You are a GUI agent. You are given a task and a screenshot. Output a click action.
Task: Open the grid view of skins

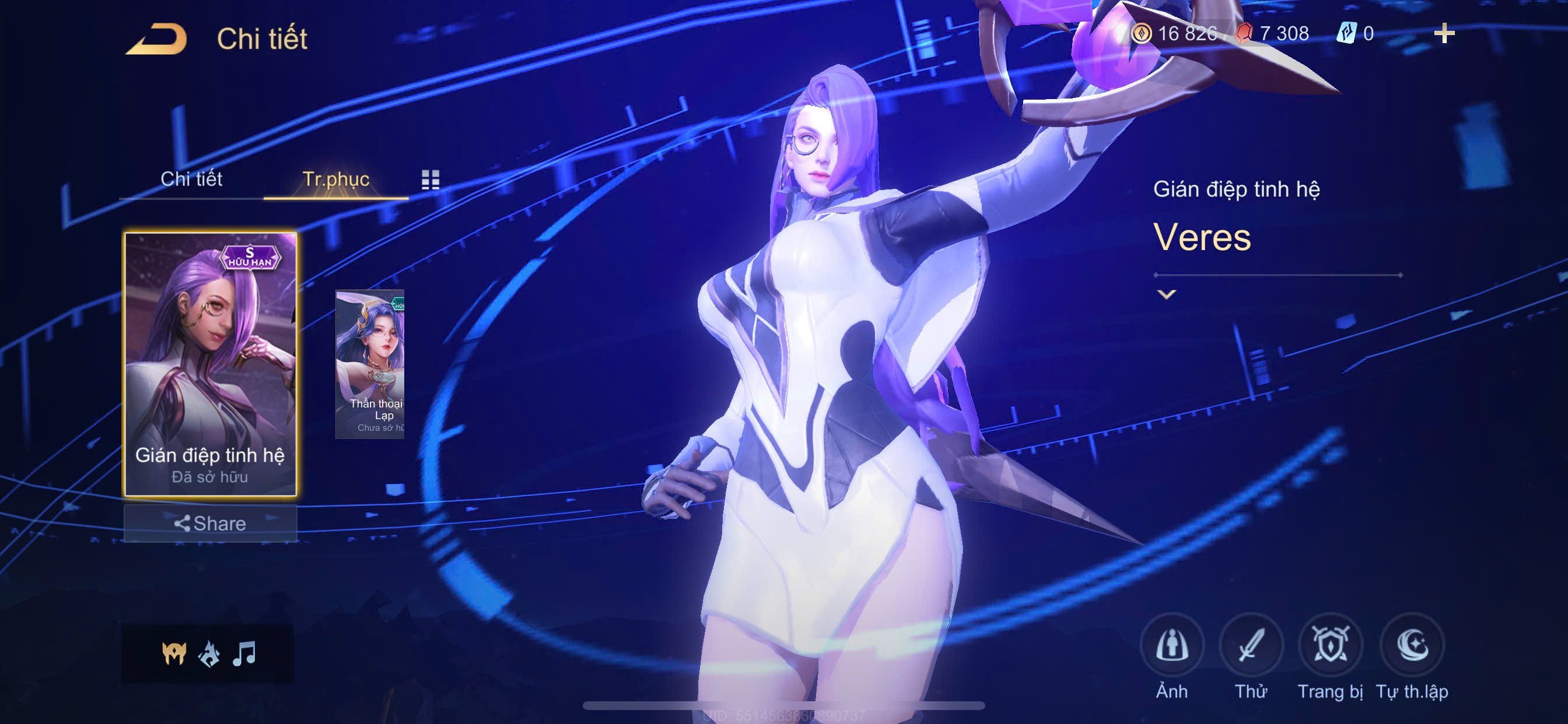(430, 179)
